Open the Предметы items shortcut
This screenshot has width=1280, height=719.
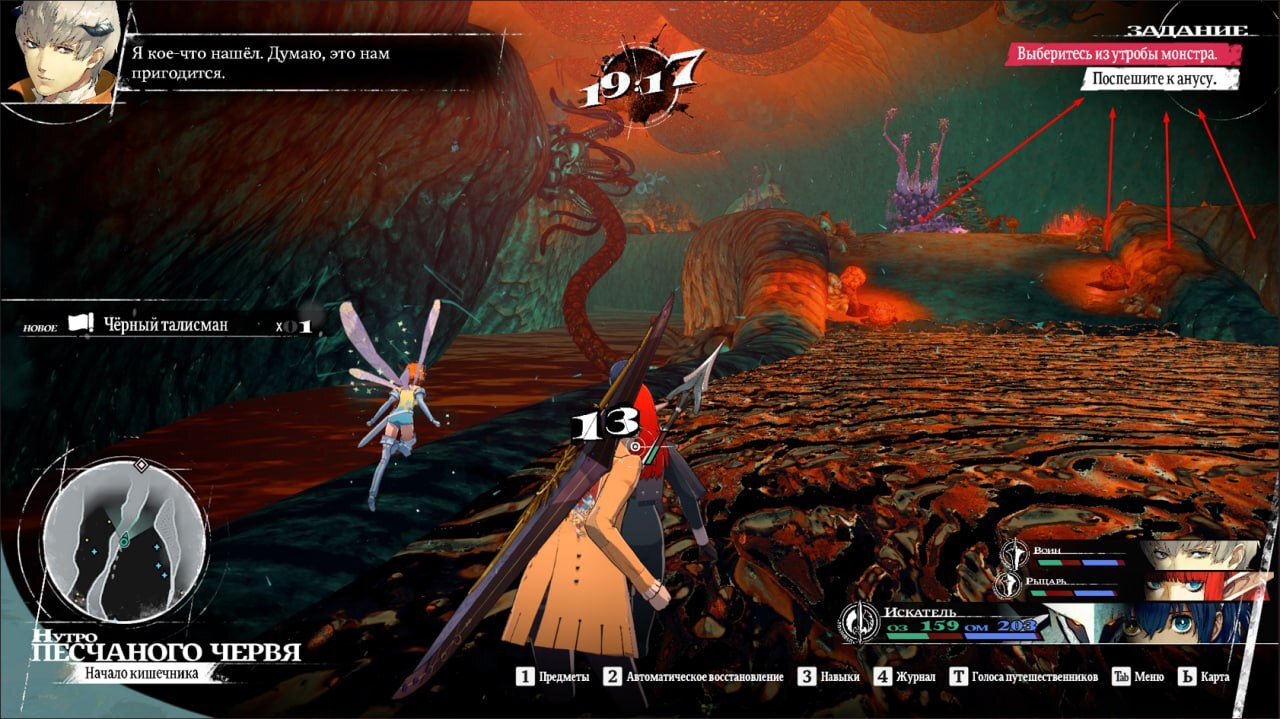click(x=553, y=677)
